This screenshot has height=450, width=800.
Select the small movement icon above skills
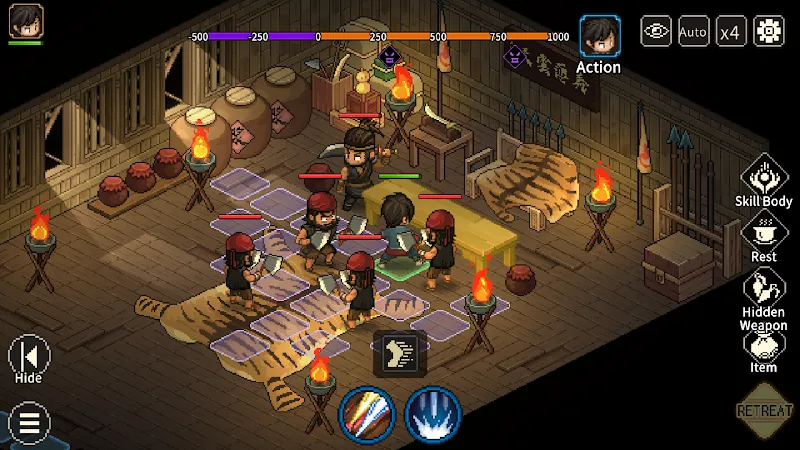pyautogui.click(x=400, y=352)
